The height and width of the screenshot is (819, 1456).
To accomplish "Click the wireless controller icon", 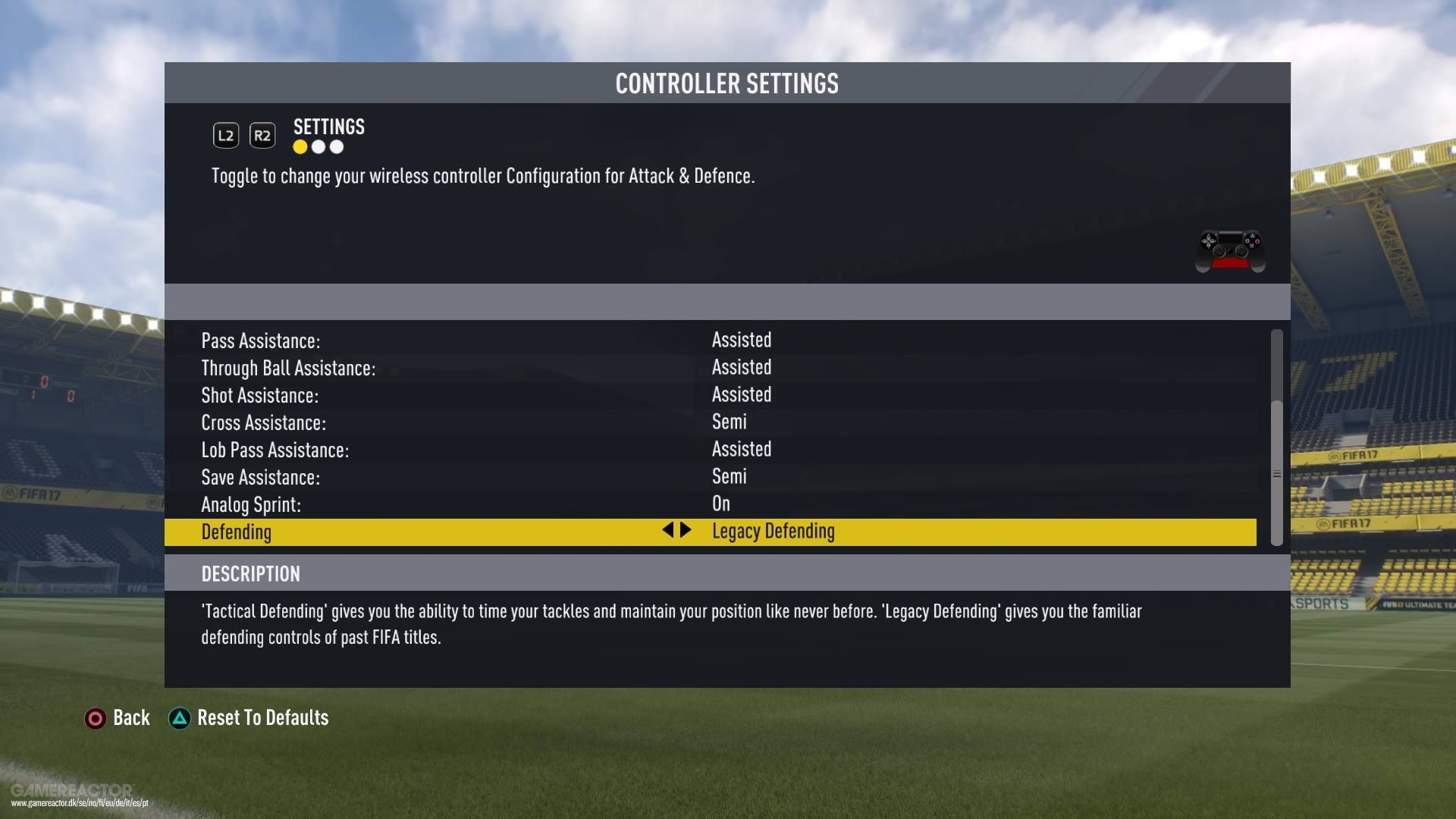I will tap(1228, 250).
